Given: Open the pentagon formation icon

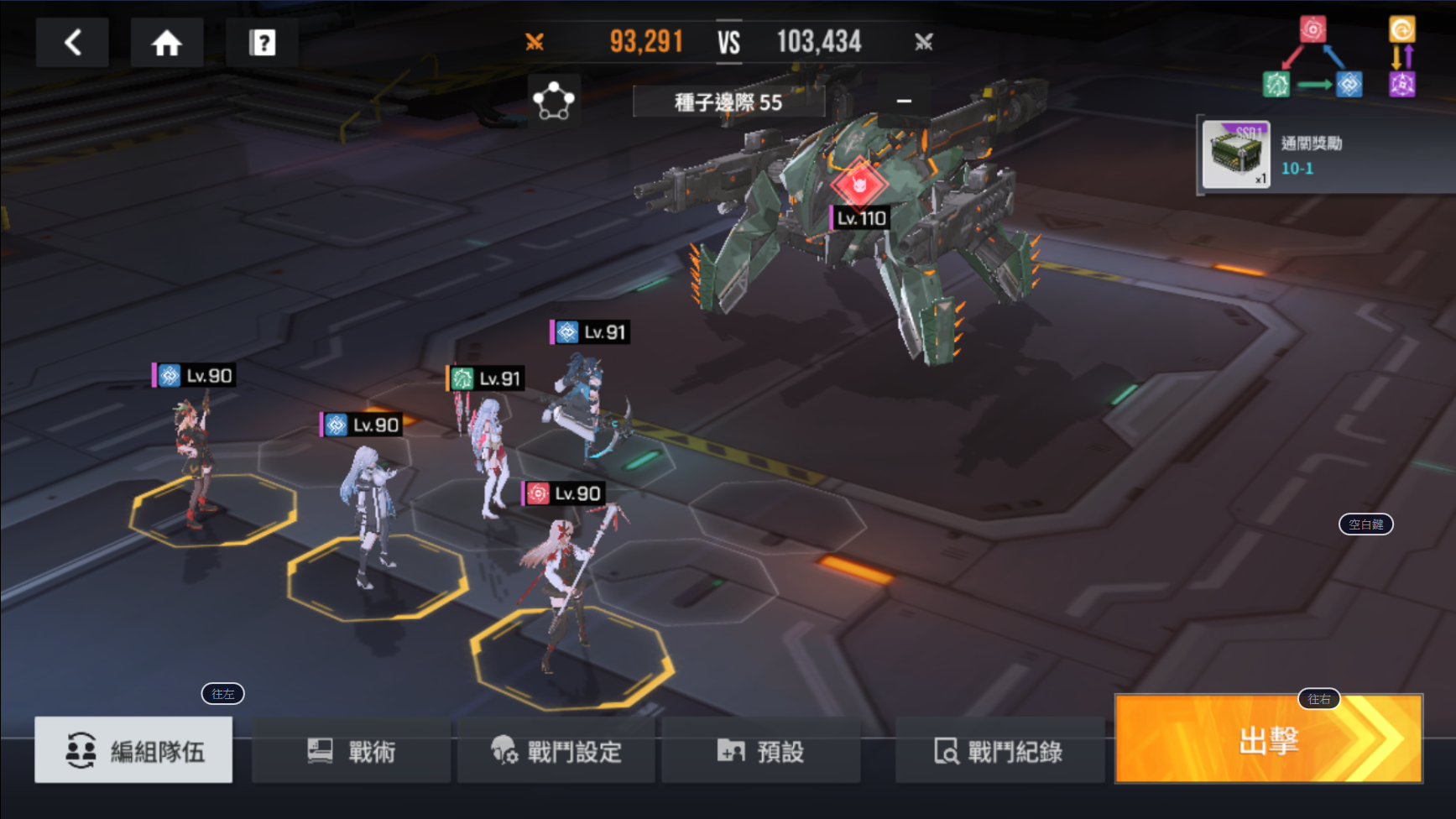Looking at the screenshot, I should (x=554, y=102).
